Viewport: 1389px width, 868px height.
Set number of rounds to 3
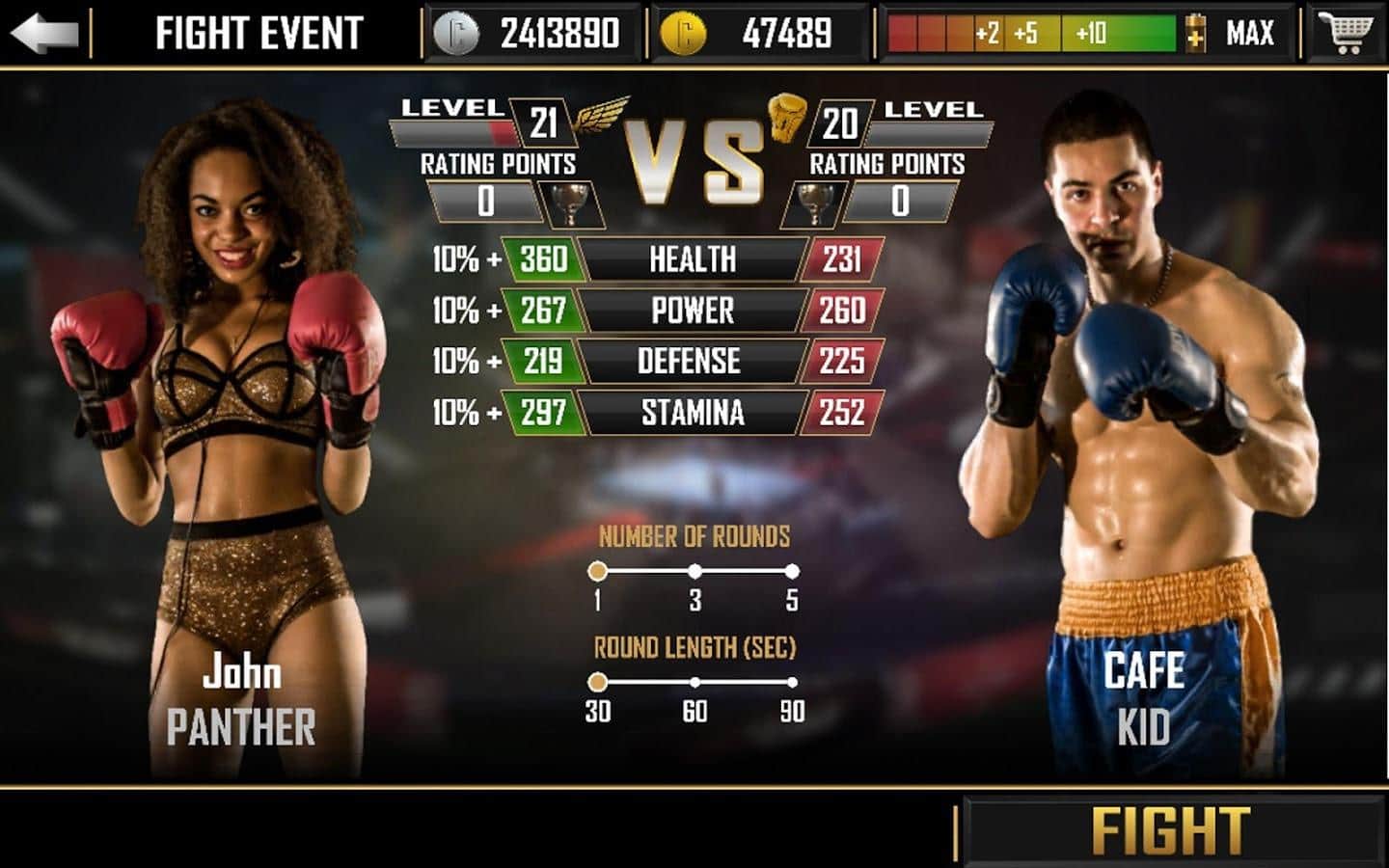(694, 572)
